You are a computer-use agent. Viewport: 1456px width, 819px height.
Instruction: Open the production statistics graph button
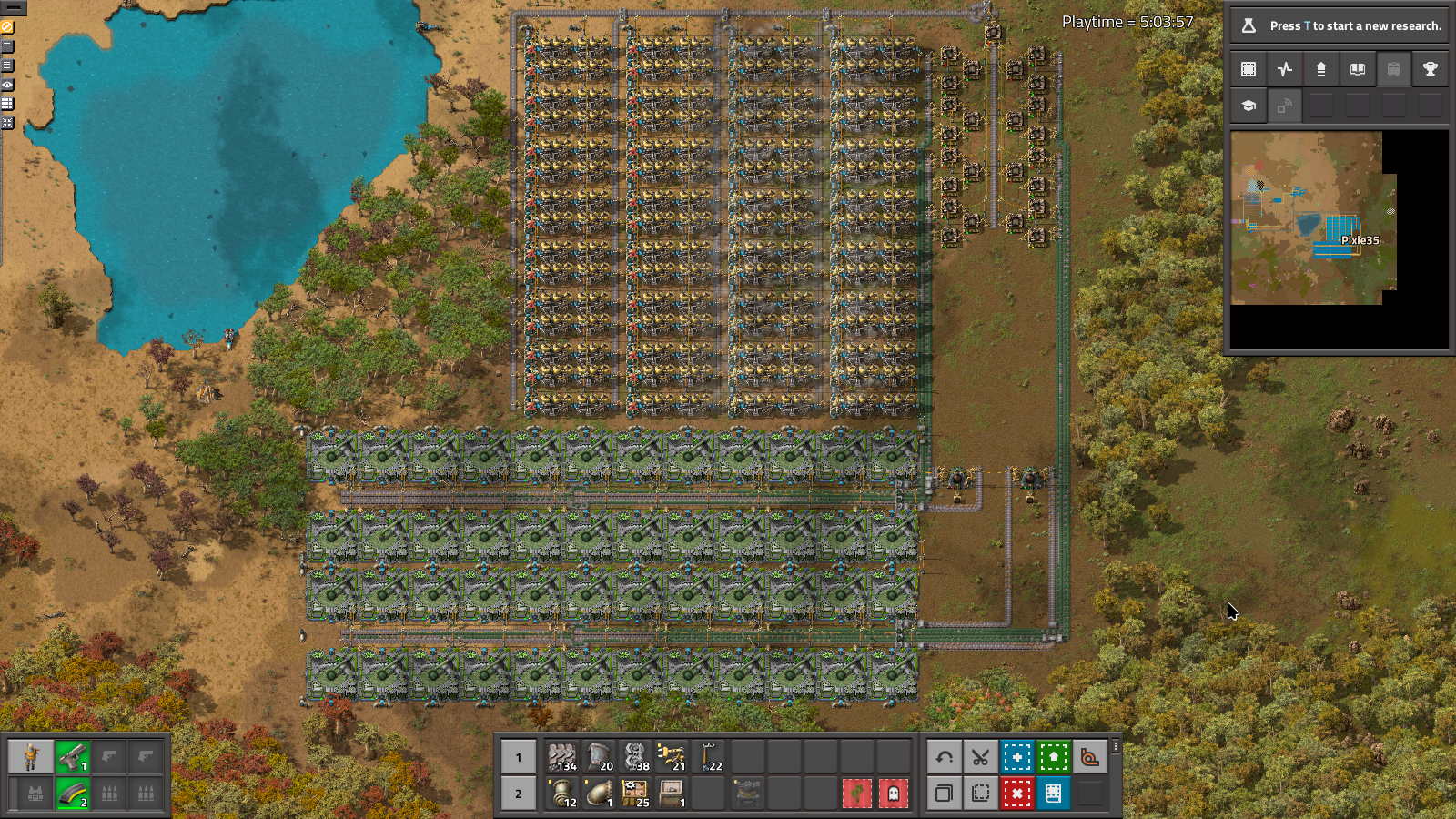pyautogui.click(x=1285, y=69)
